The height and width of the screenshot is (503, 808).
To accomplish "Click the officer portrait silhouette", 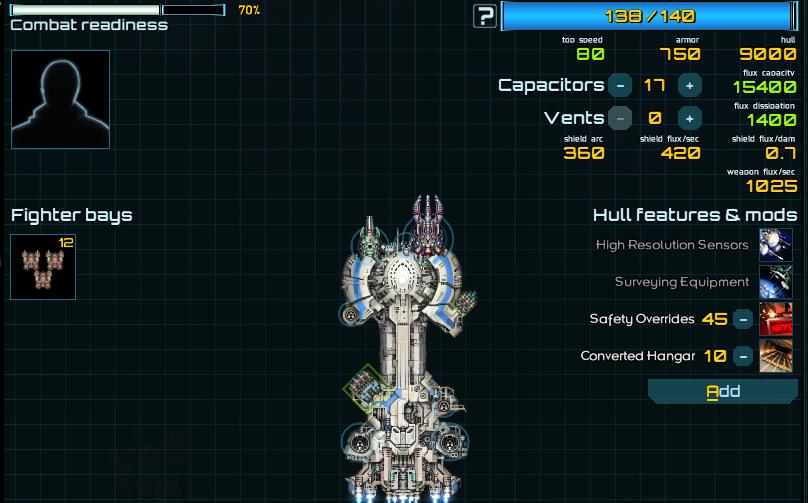I will (x=60, y=99).
